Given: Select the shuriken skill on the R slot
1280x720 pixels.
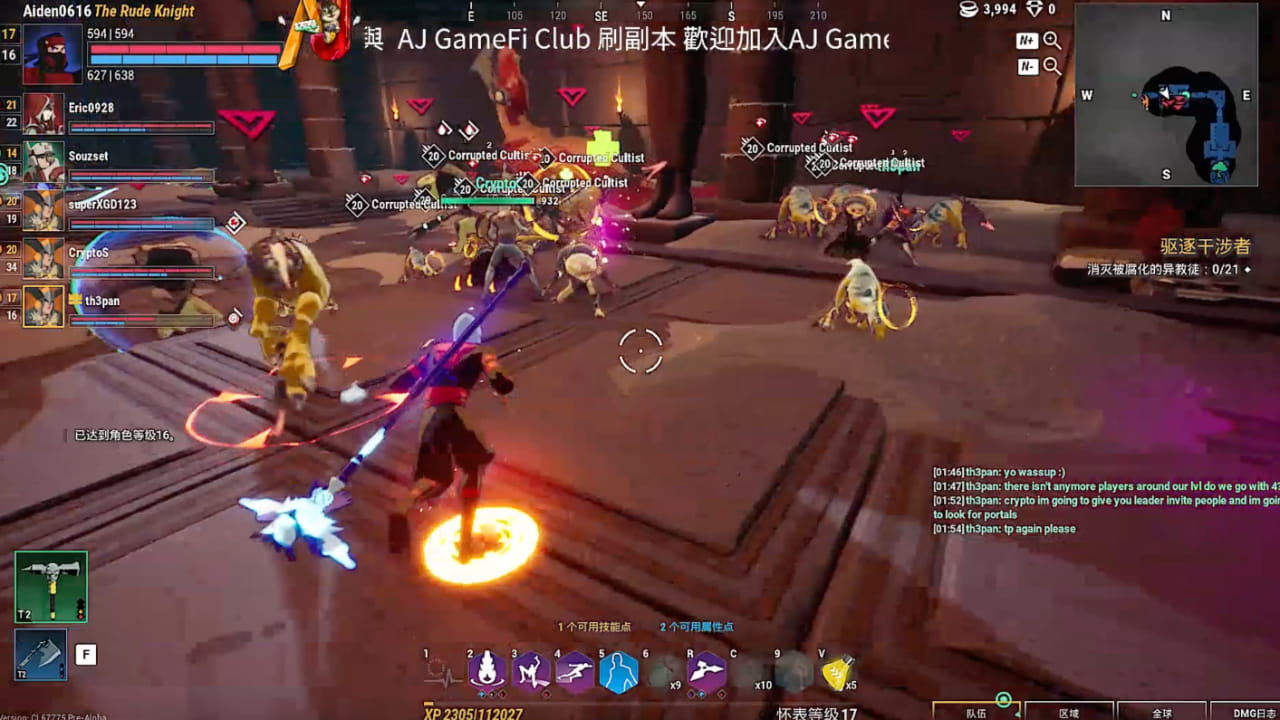Looking at the screenshot, I should (x=705, y=668).
